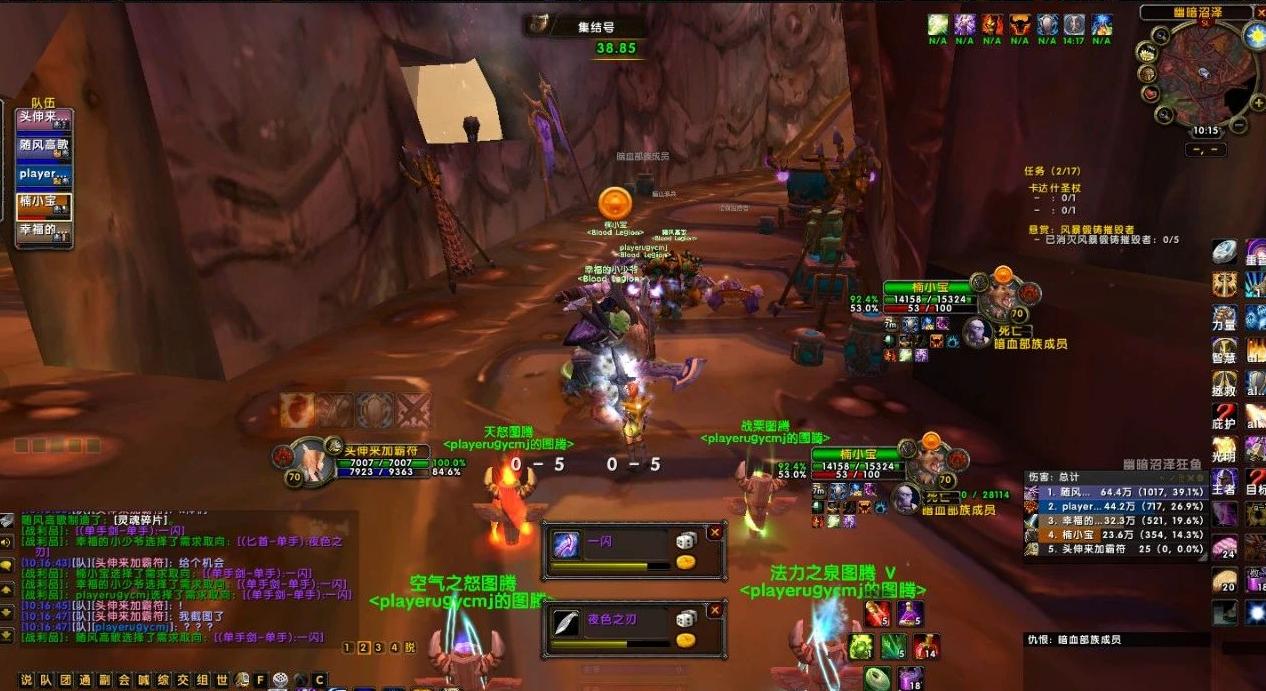Select the 团 raid chat channel button
This screenshot has height=691, width=1266.
(65, 680)
